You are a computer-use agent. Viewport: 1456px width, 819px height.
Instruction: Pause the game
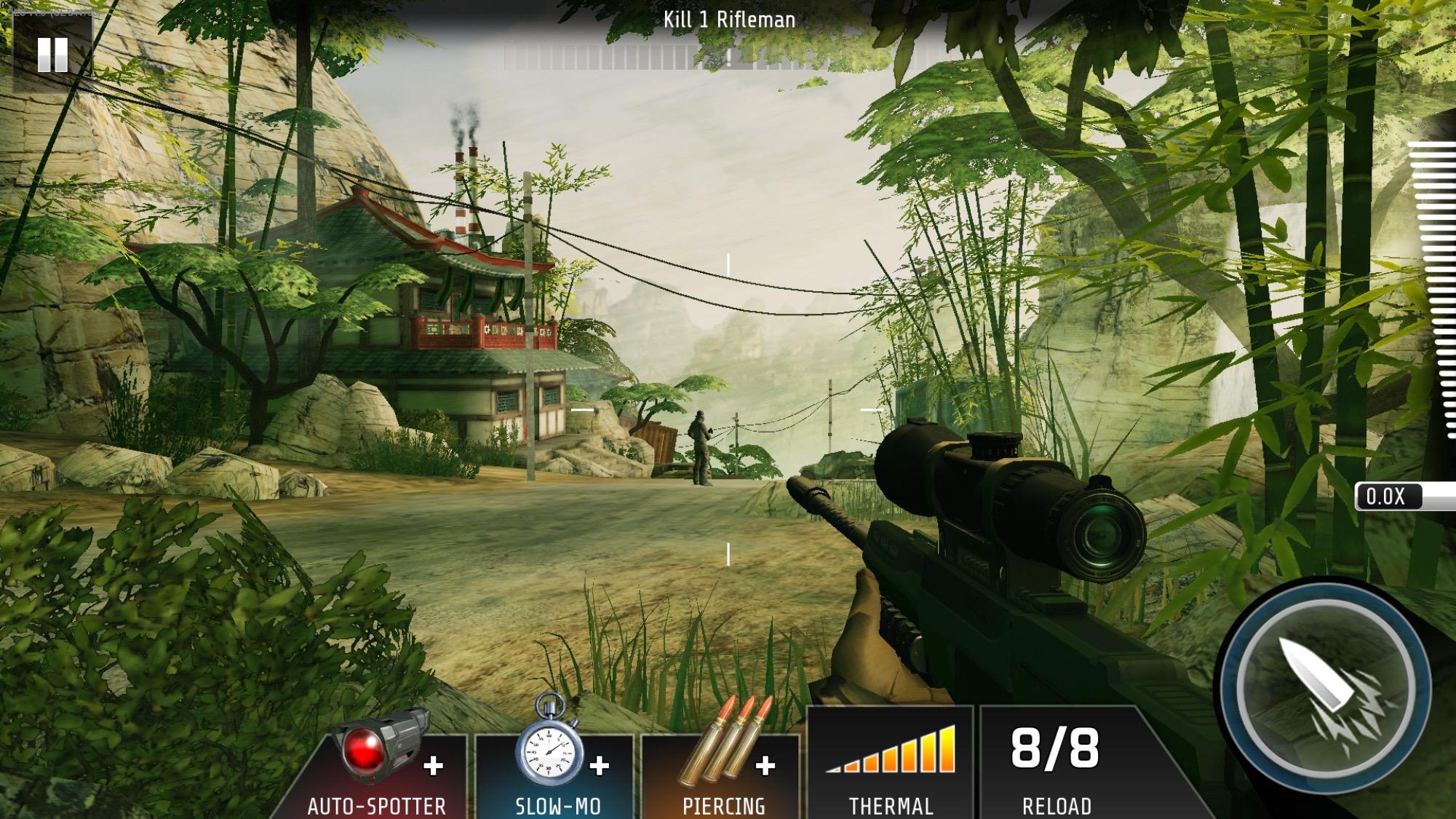[x=52, y=55]
